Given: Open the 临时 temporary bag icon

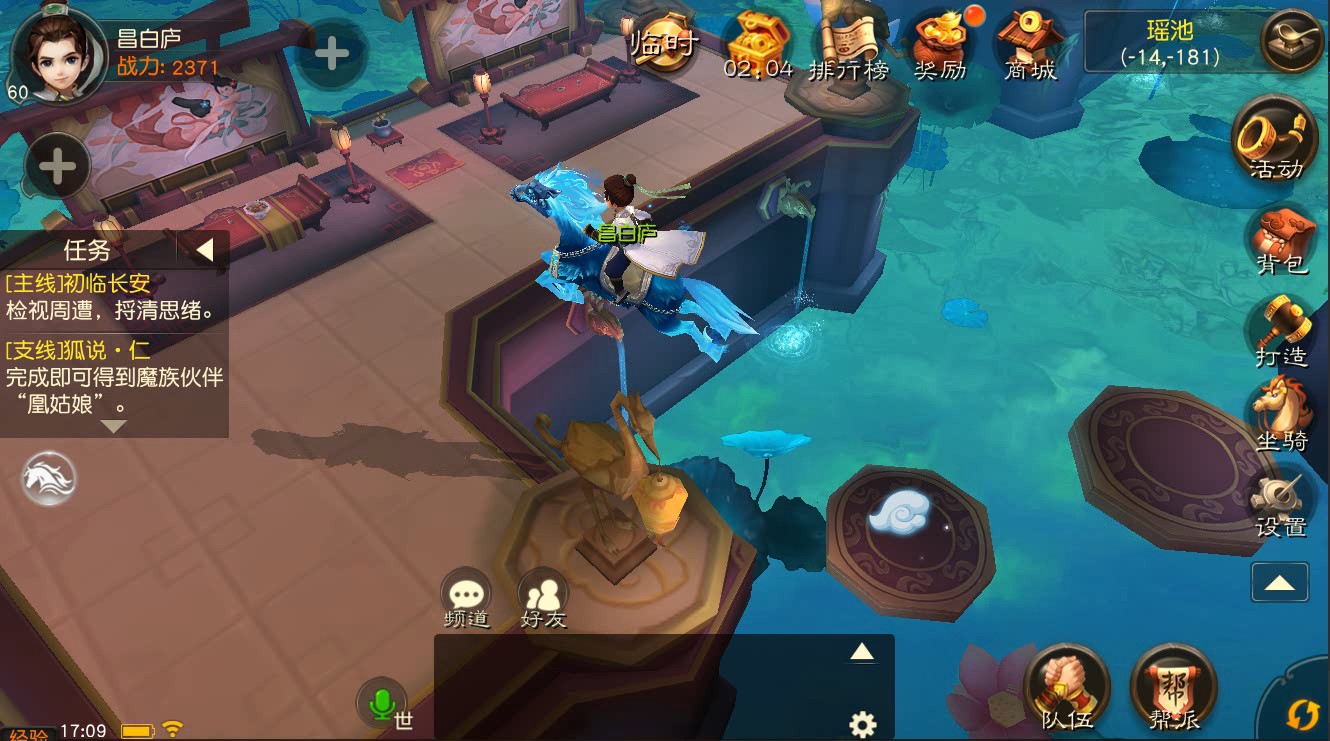Looking at the screenshot, I should (x=665, y=44).
